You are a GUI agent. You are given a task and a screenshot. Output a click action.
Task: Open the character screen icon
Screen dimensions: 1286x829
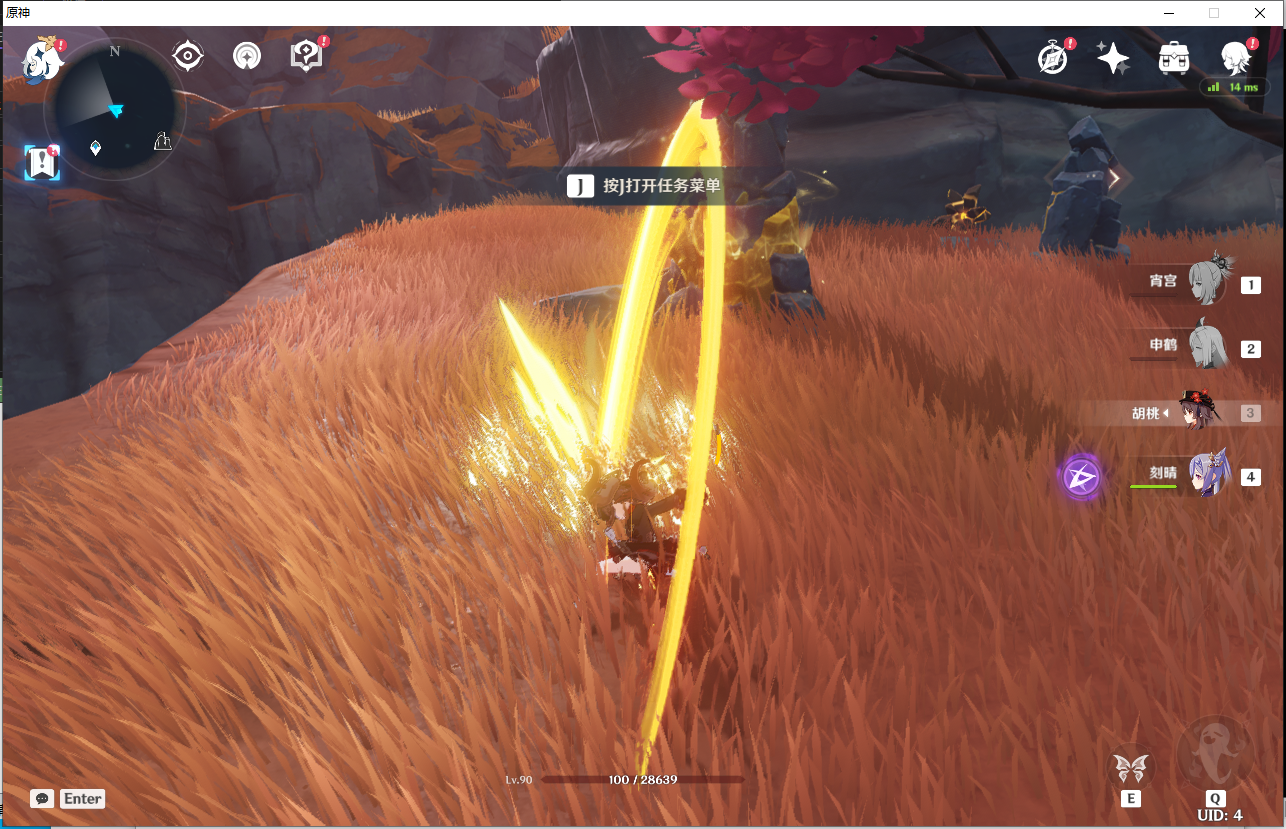click(x=1237, y=58)
